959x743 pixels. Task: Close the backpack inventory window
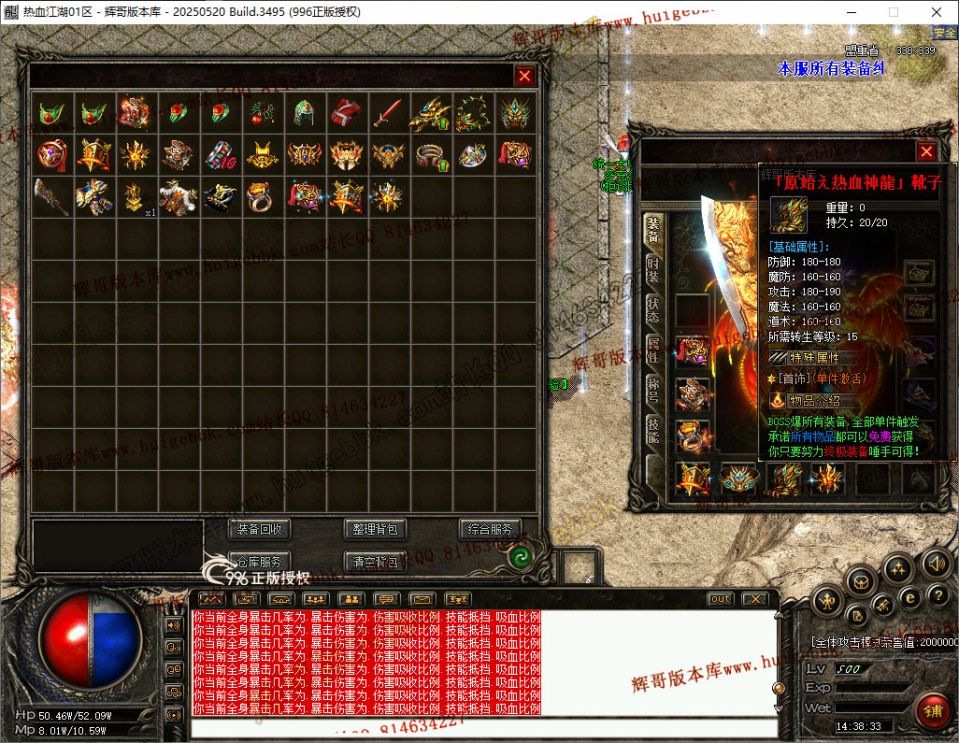pos(524,76)
